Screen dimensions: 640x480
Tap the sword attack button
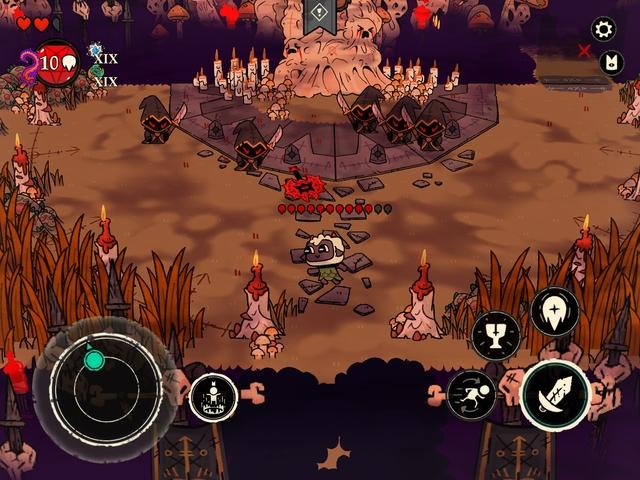[x=554, y=394]
